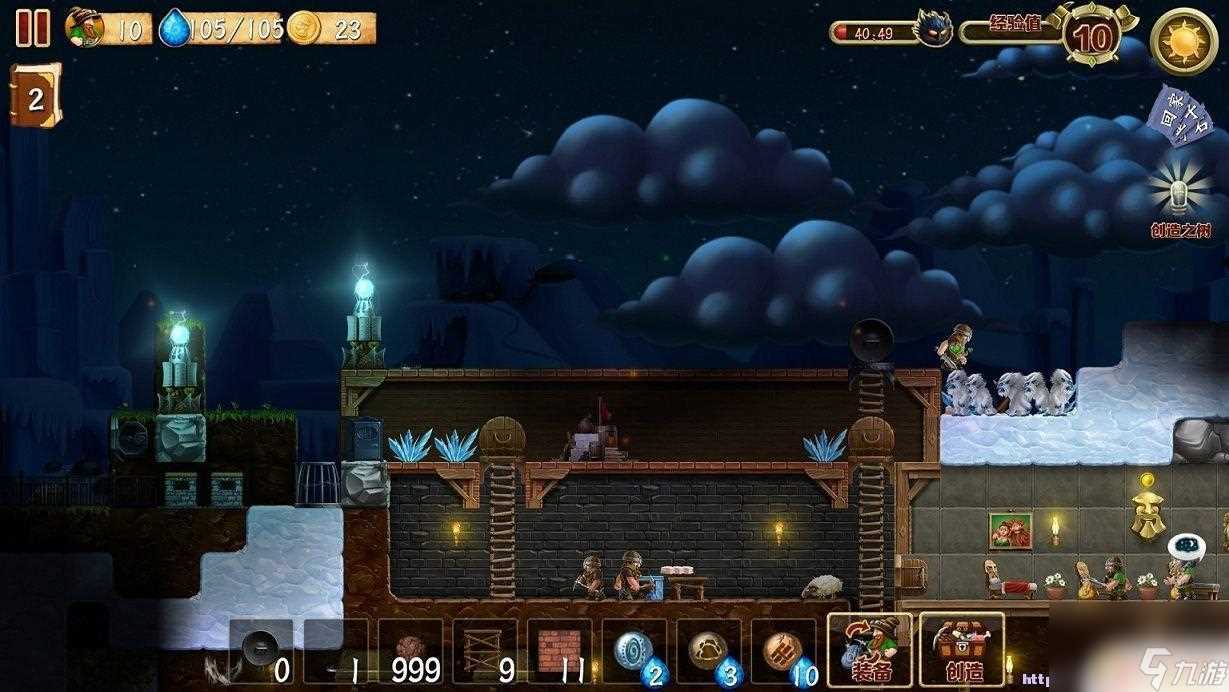Open the 创造 crafting menu
This screenshot has height=692, width=1229.
point(961,650)
